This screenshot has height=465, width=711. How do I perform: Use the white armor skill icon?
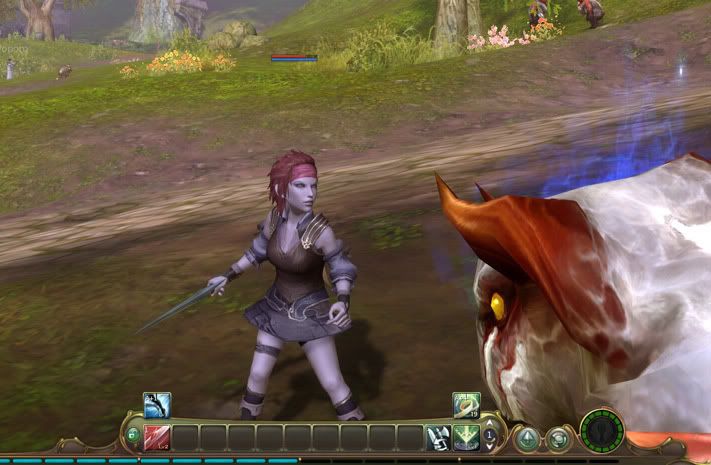(437, 437)
